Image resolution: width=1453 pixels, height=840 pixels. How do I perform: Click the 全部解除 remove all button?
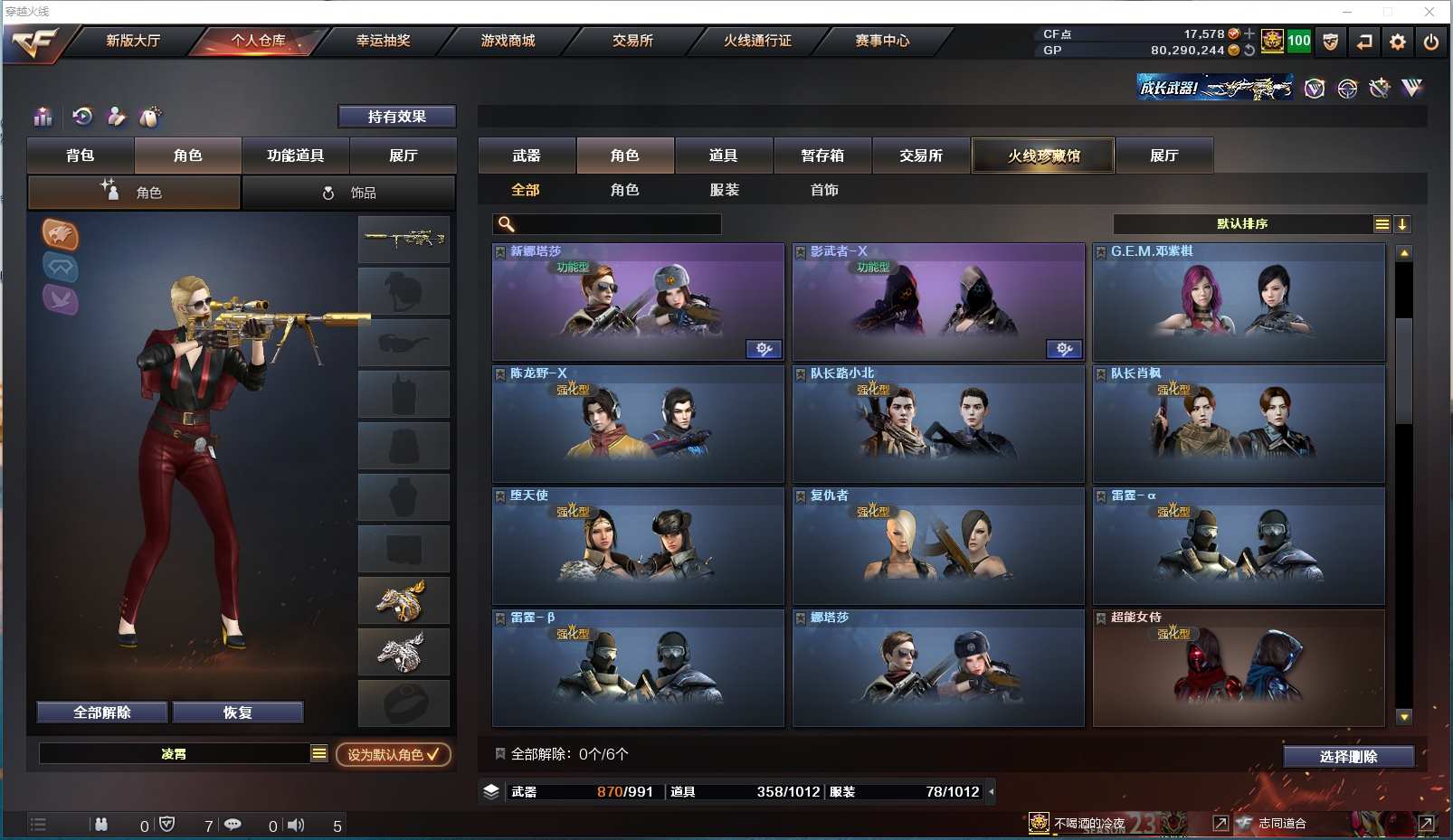(x=102, y=713)
